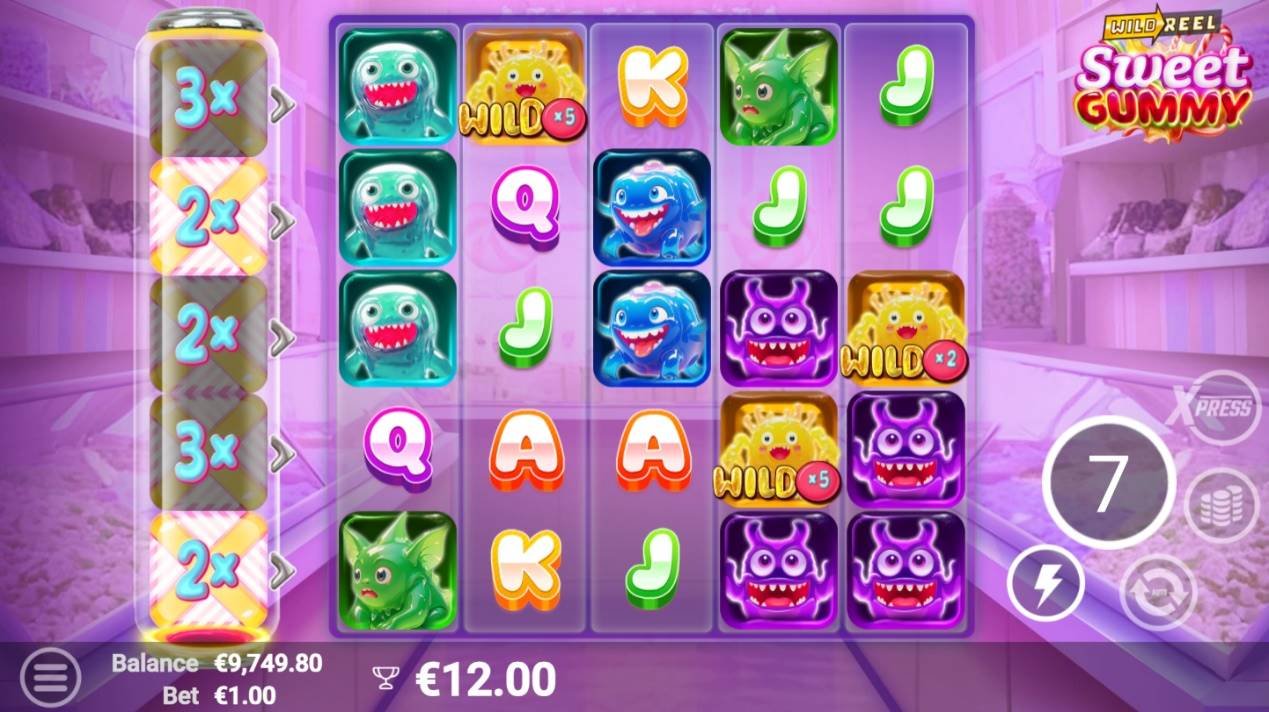The width and height of the screenshot is (1269, 712).
Task: Activate the autoplay circular arrows button
Action: [x=1158, y=591]
